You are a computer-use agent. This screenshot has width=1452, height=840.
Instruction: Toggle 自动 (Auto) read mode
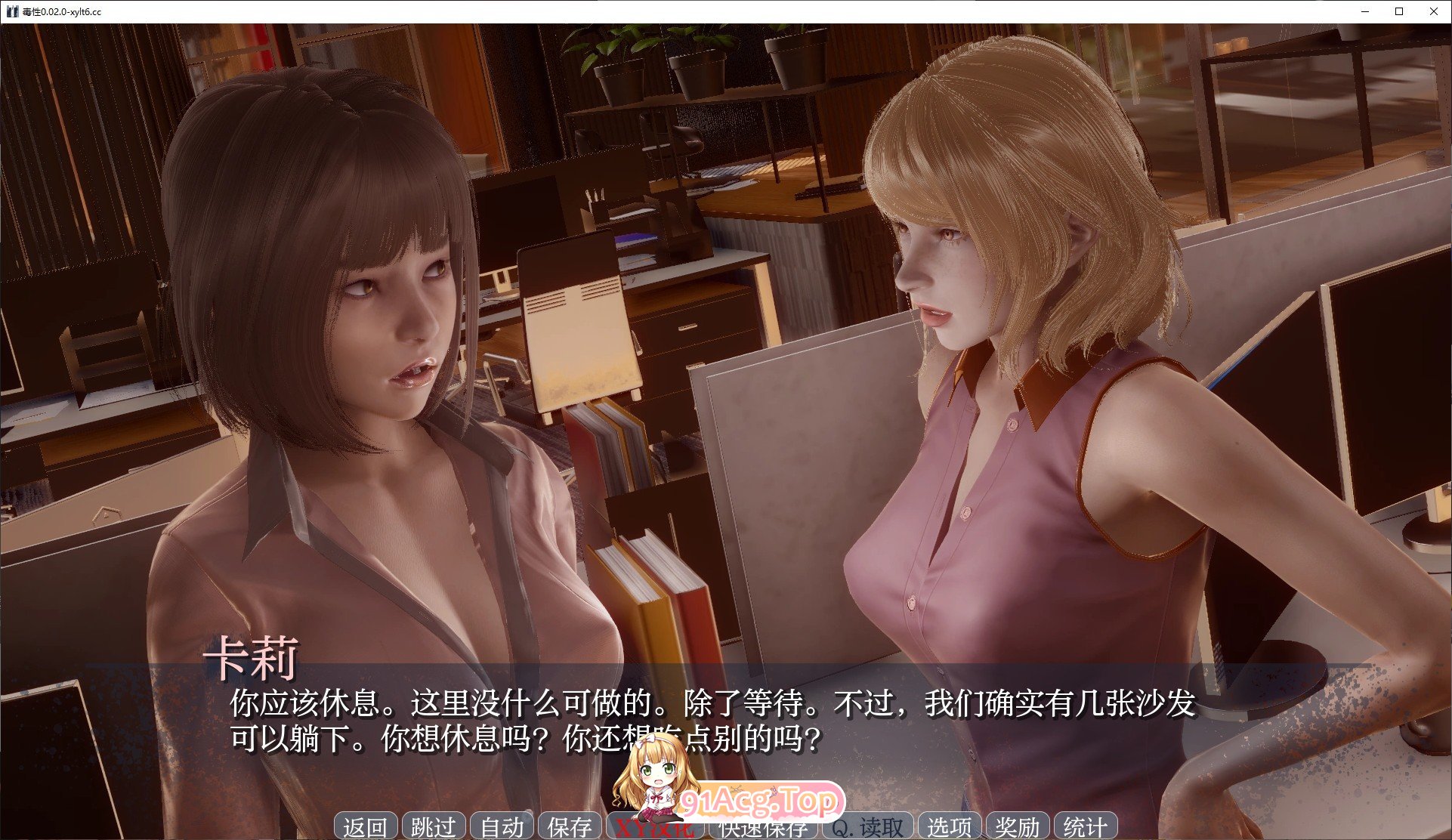[501, 826]
